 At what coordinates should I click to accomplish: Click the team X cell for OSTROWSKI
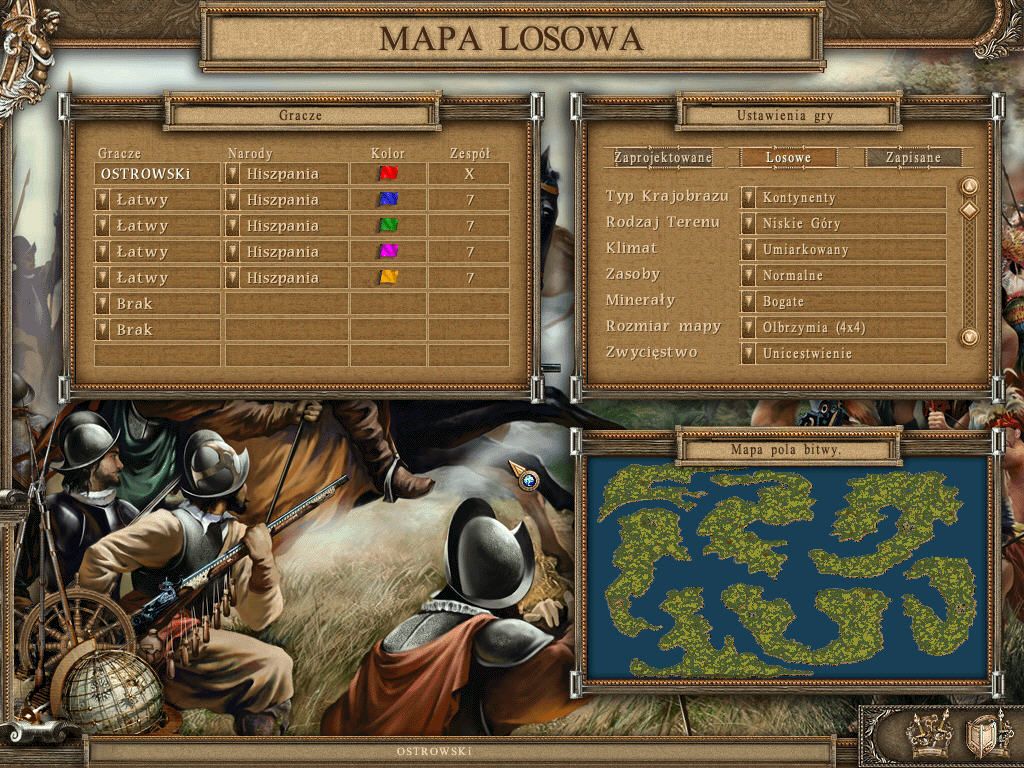tap(469, 173)
